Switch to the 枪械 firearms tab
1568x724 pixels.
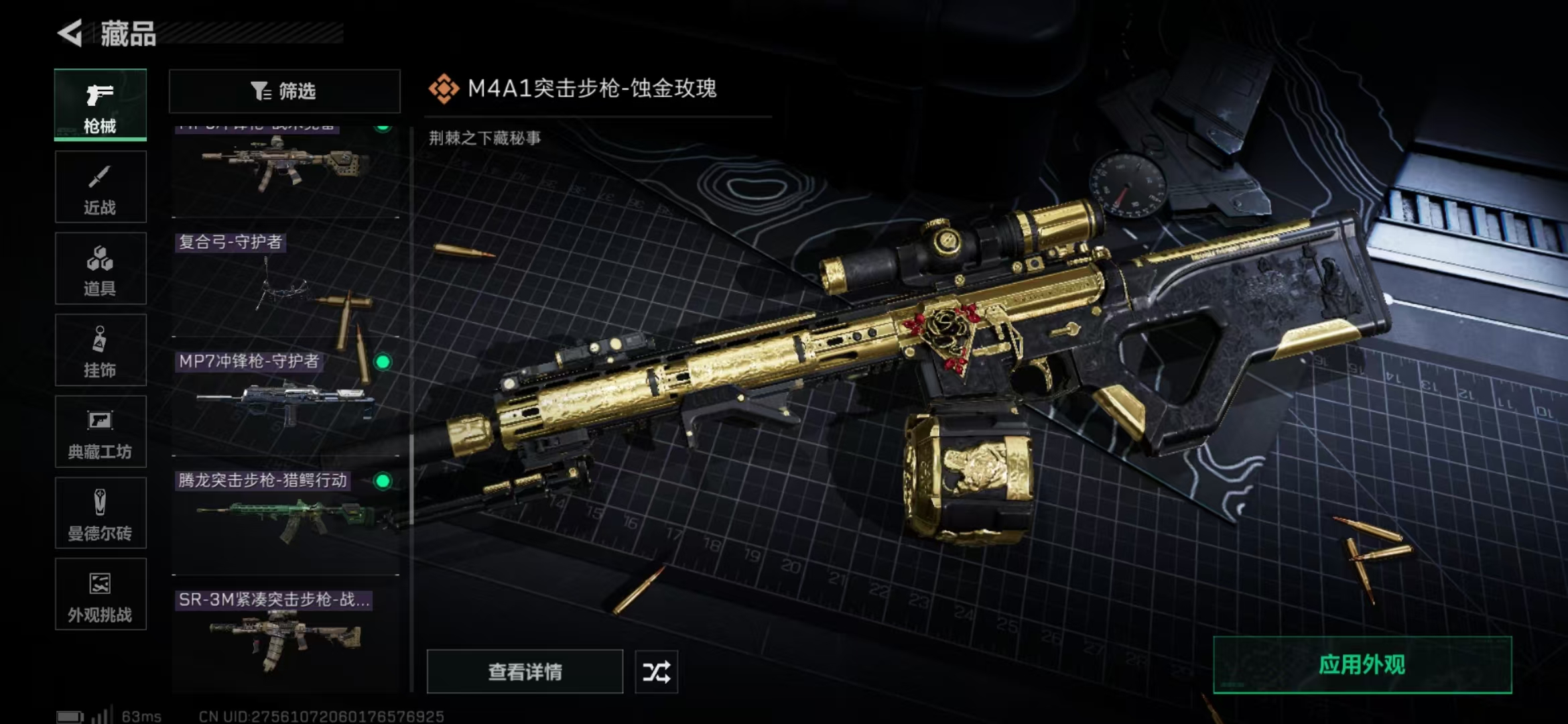coord(101,105)
